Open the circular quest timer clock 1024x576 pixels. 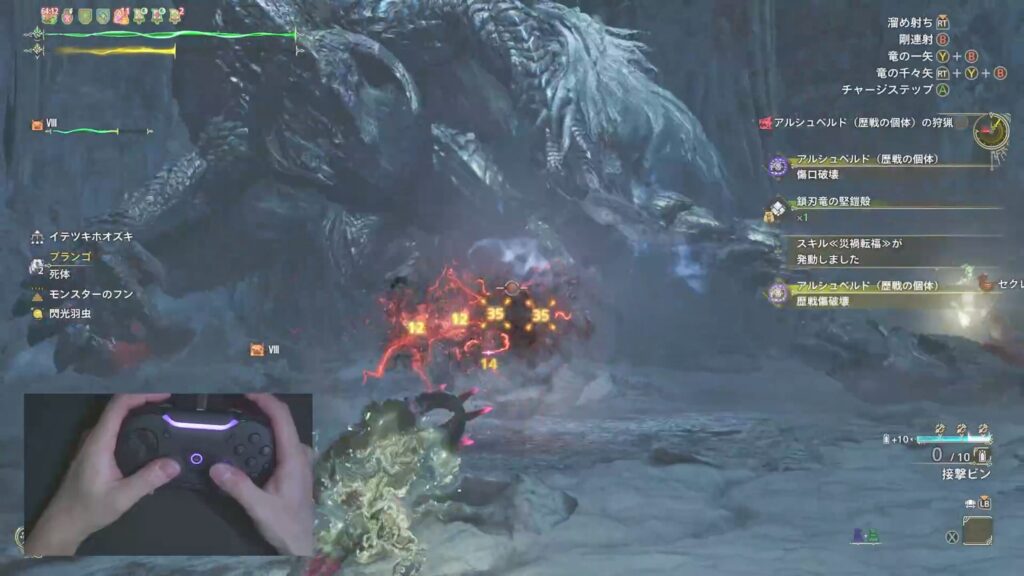[991, 130]
